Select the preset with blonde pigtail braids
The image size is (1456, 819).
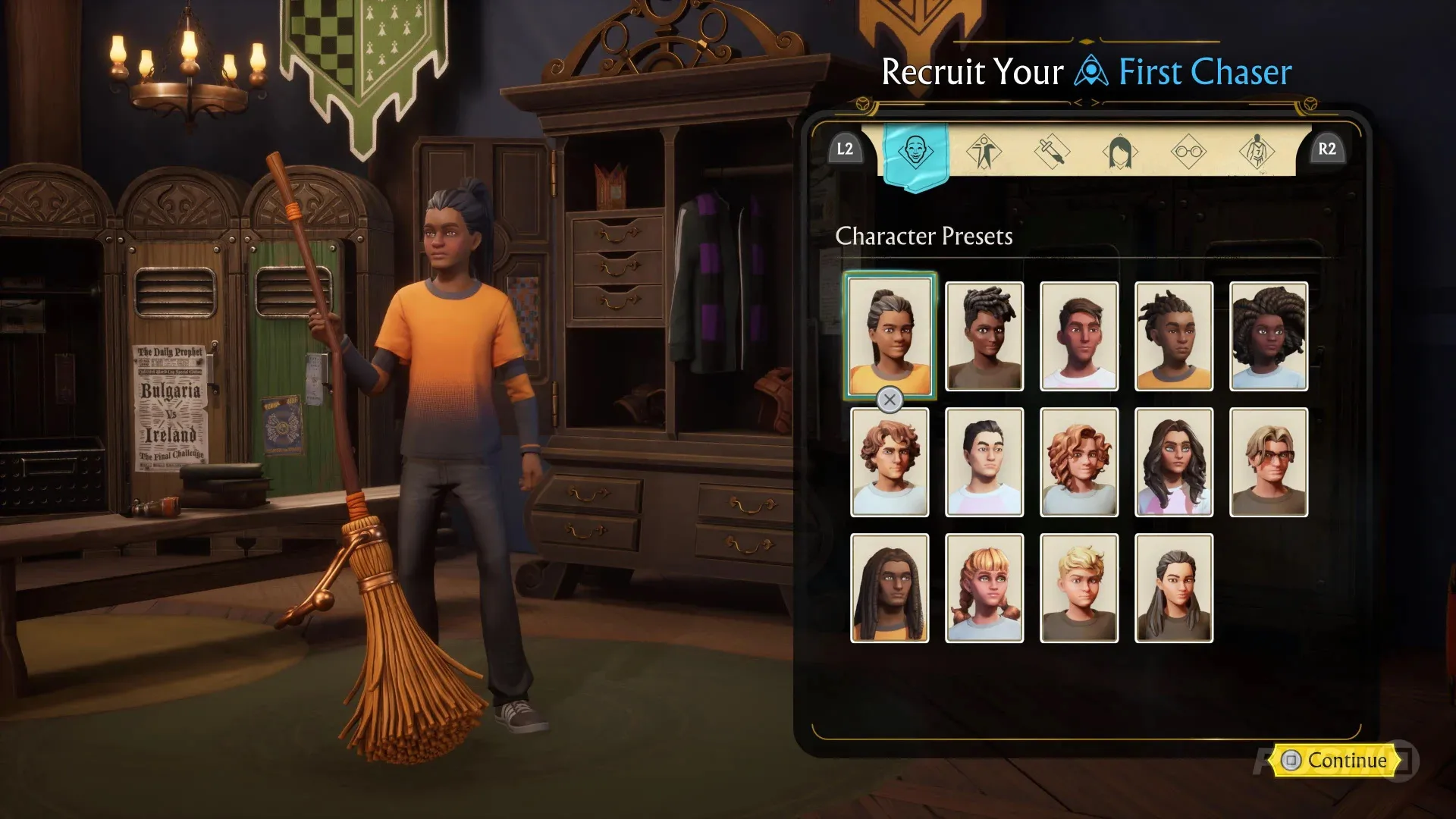tap(984, 588)
